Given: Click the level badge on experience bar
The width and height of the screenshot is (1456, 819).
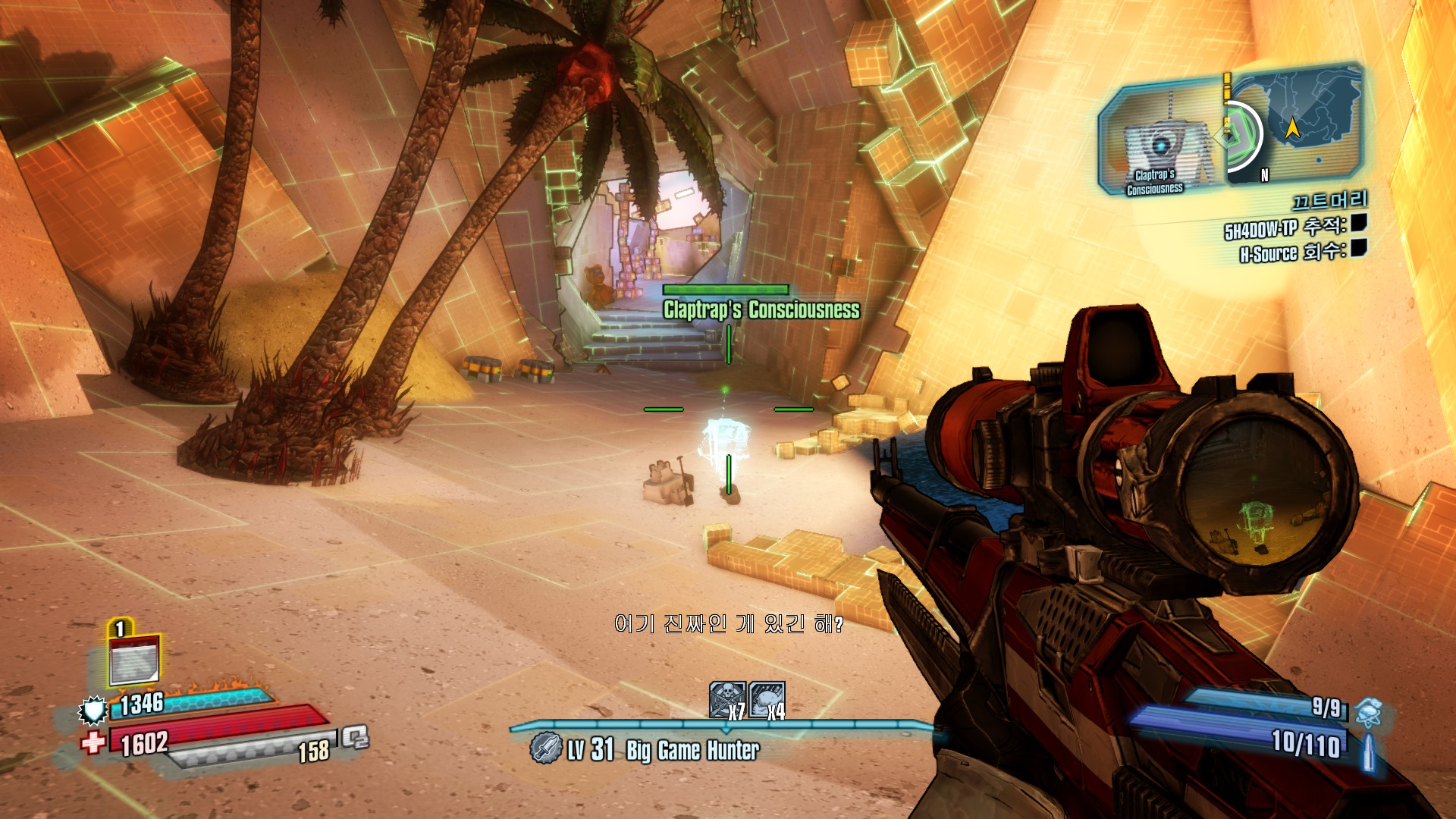Looking at the screenshot, I should [544, 748].
